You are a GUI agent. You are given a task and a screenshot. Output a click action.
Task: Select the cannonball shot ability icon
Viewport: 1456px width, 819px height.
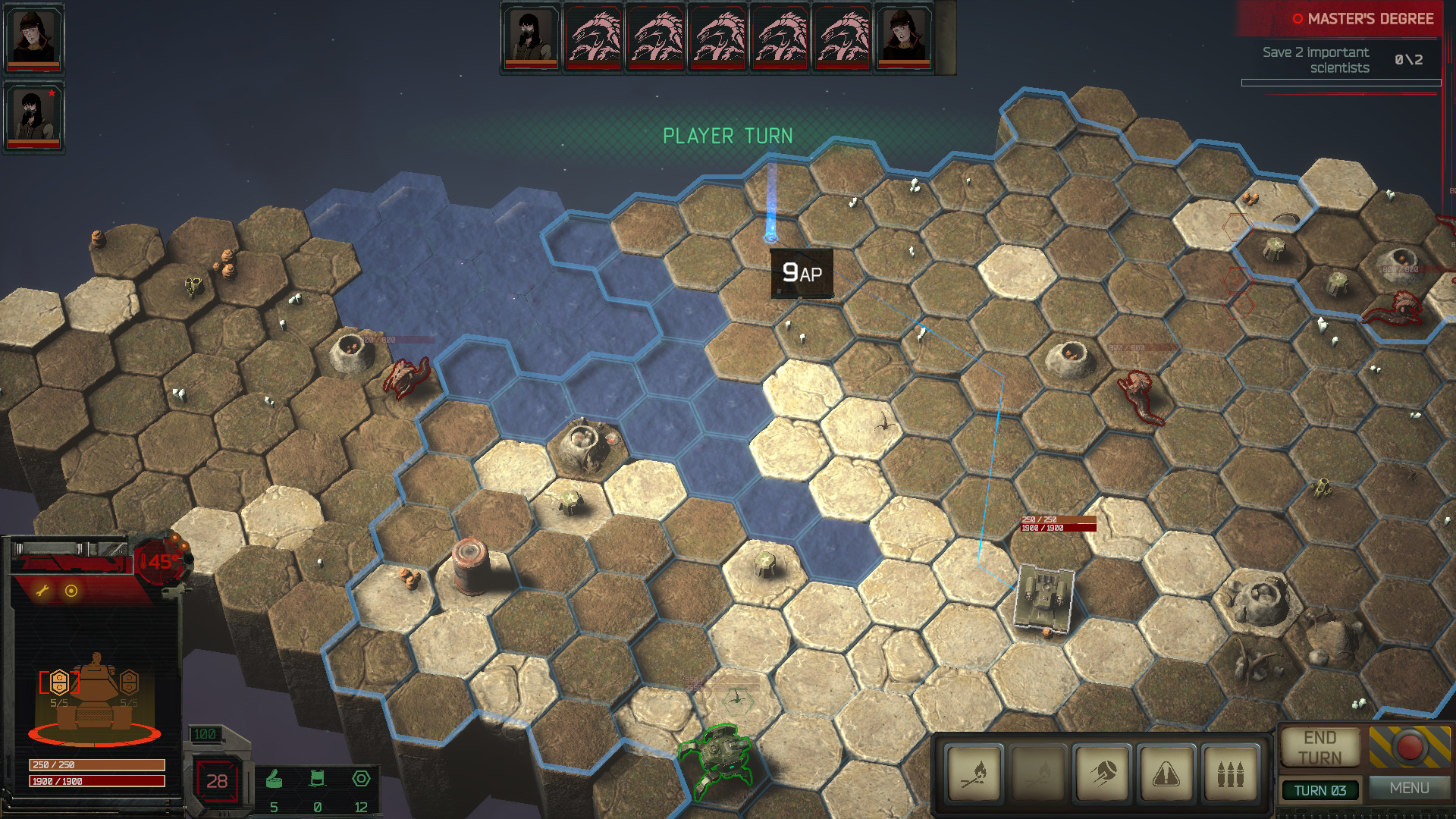(x=1103, y=773)
